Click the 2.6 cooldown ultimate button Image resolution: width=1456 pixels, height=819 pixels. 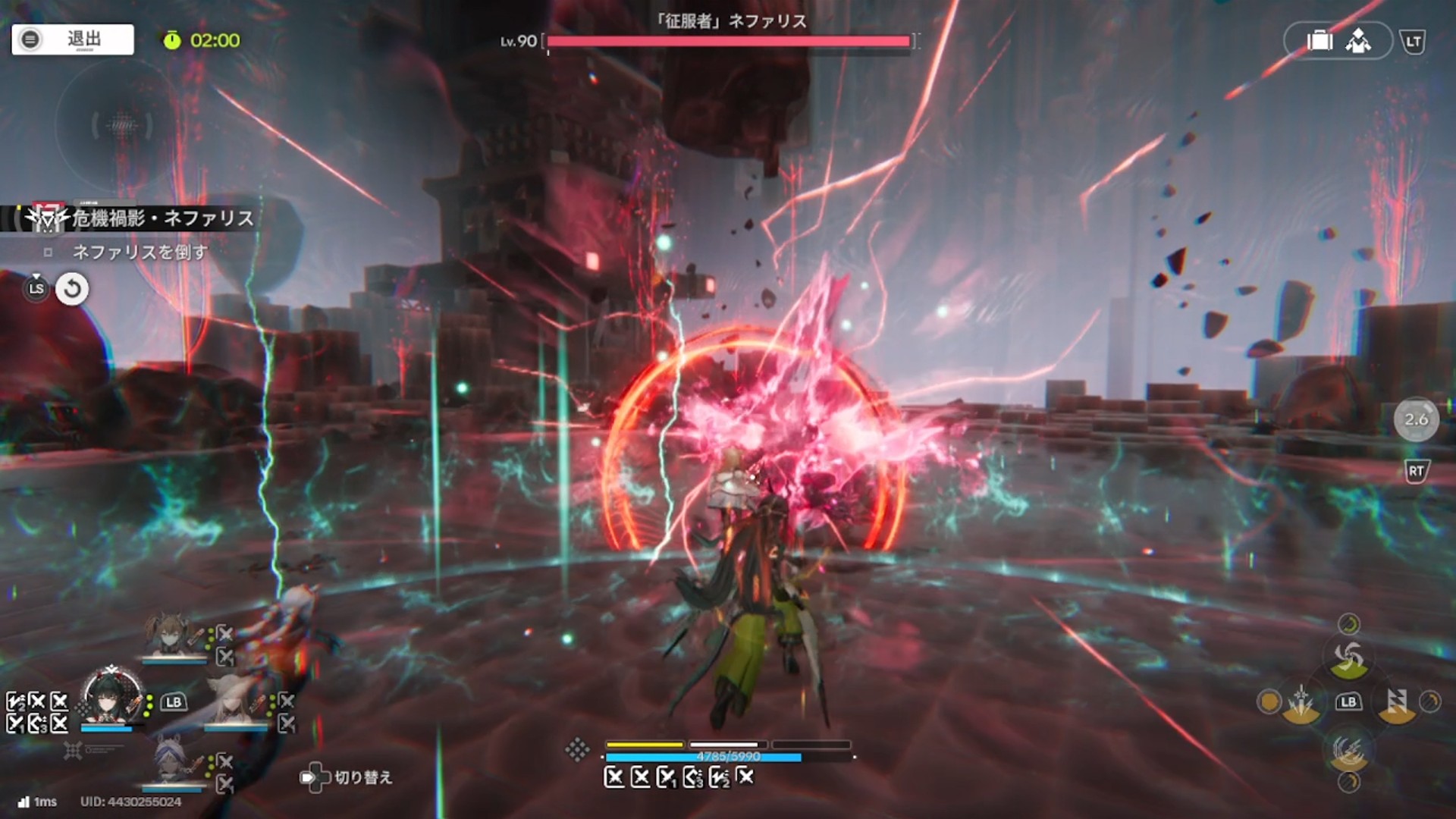pyautogui.click(x=1416, y=419)
